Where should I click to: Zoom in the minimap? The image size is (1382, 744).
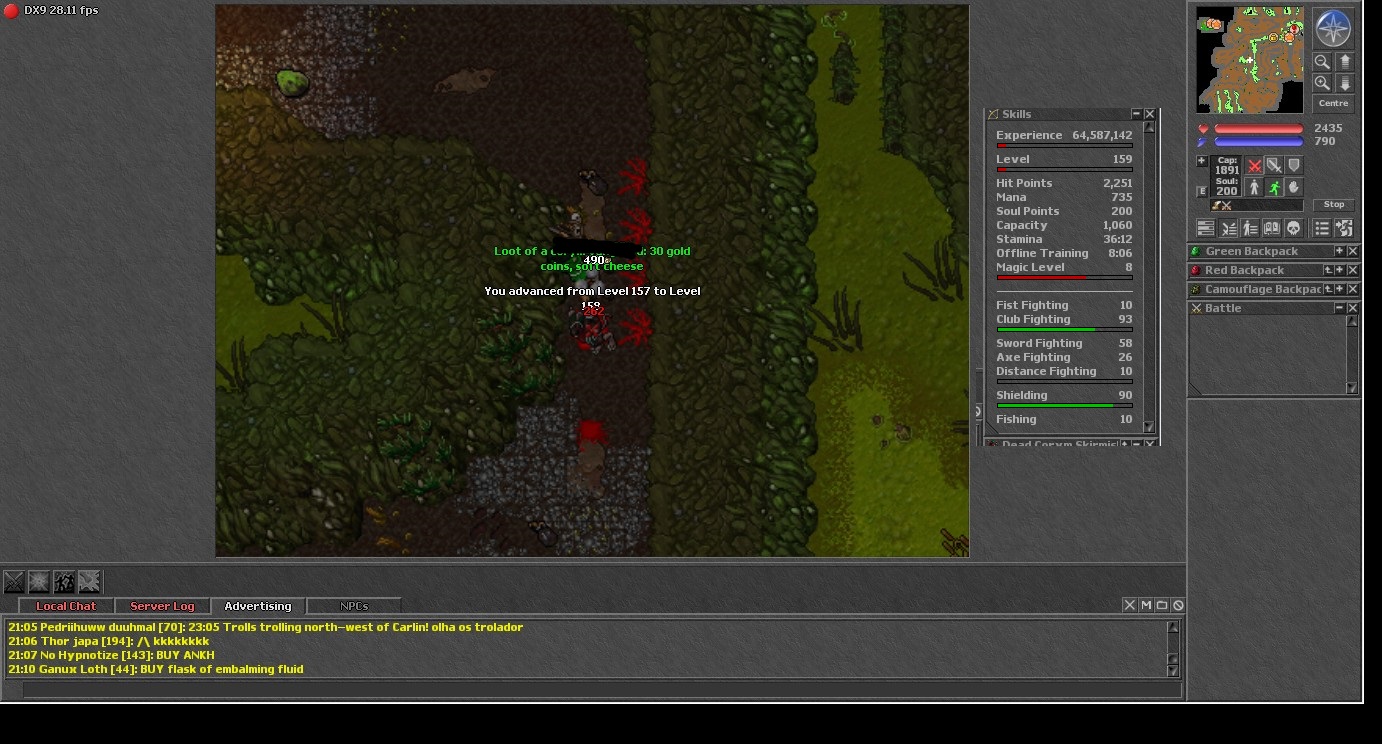click(1322, 84)
